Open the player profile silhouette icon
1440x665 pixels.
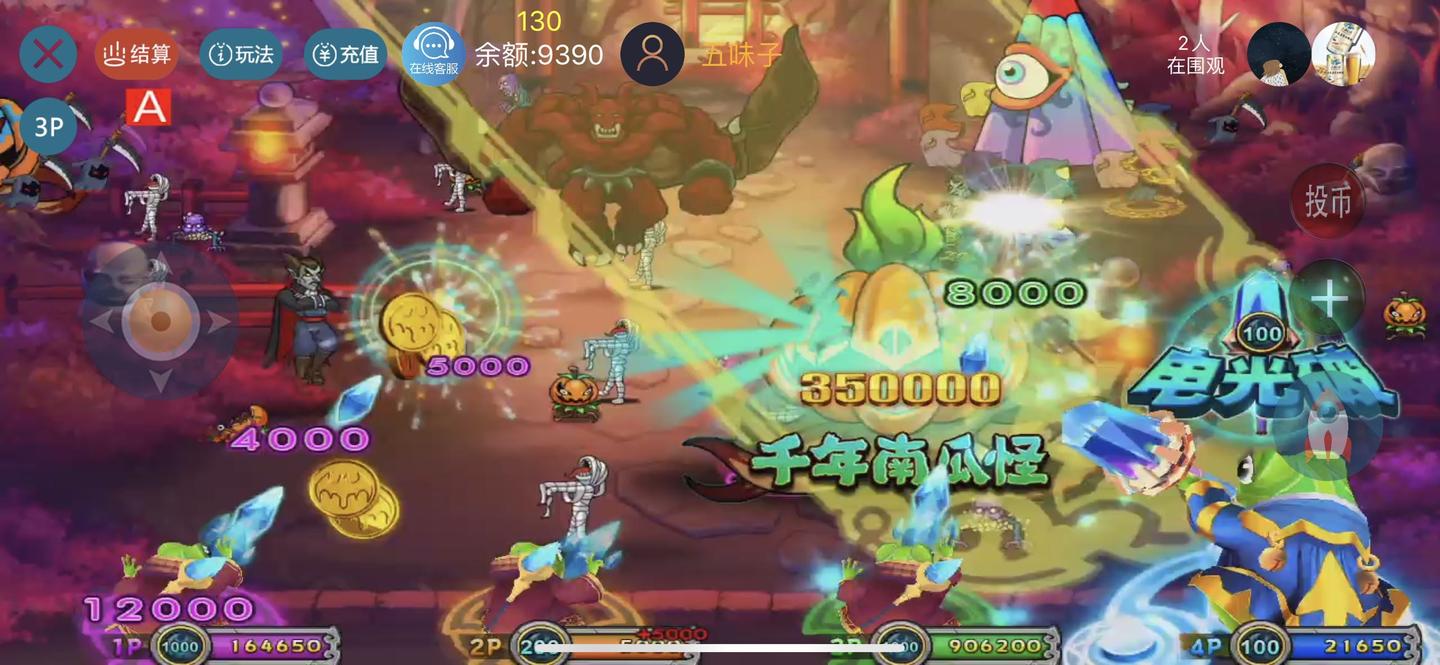tap(652, 54)
